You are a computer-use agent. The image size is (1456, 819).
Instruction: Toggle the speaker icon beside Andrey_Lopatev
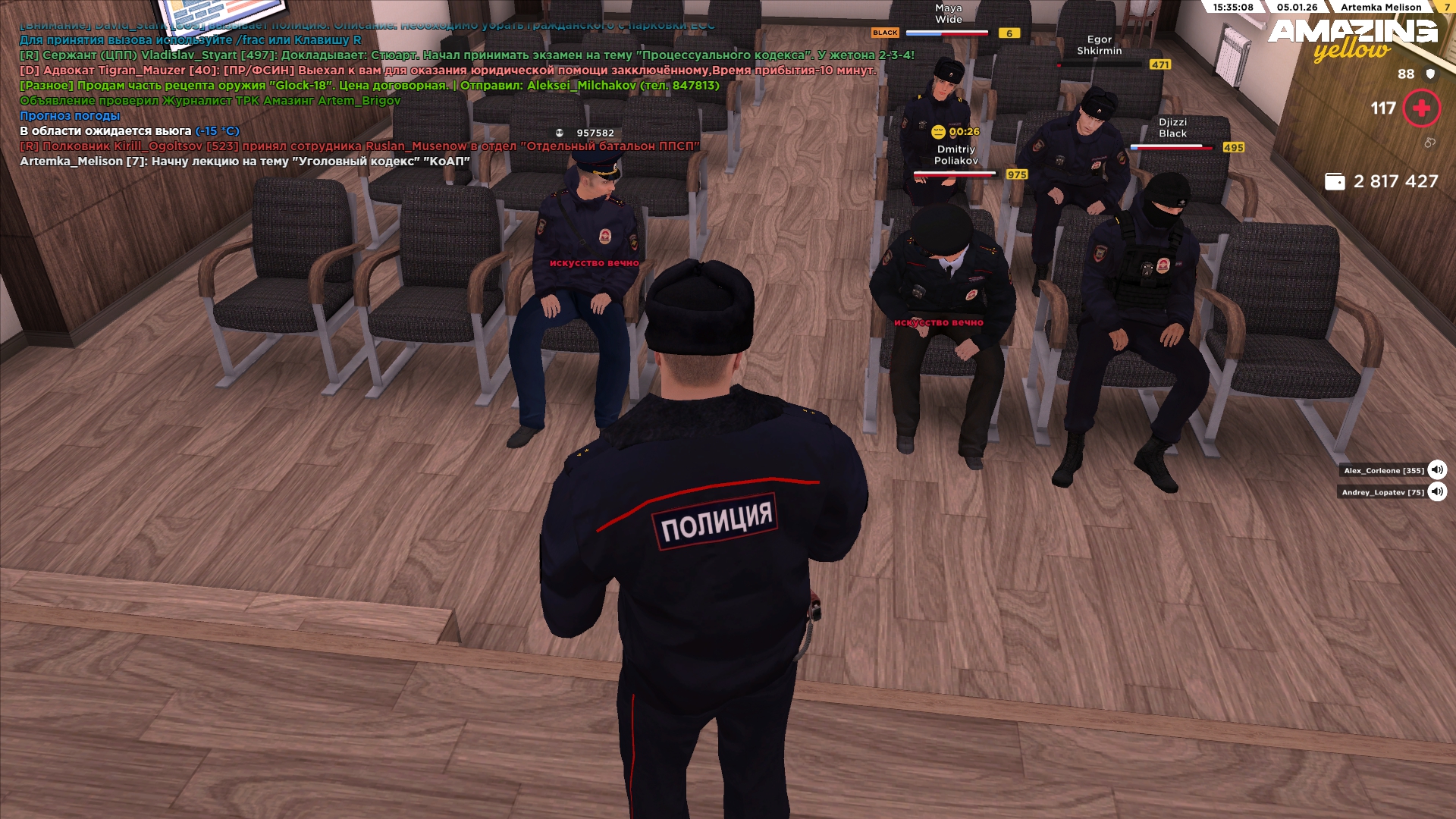[x=1437, y=492]
